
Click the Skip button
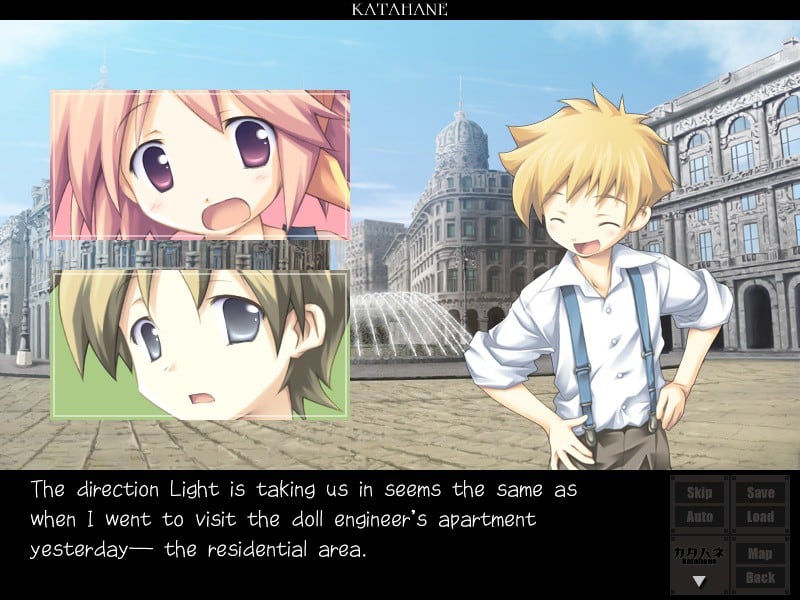700,492
